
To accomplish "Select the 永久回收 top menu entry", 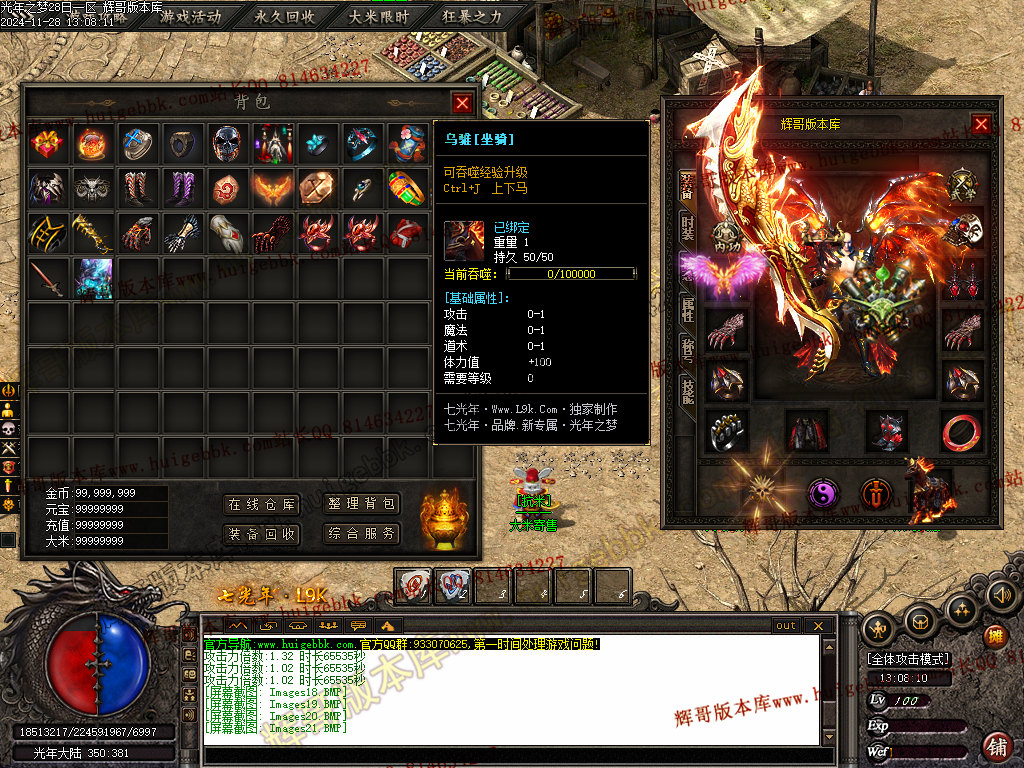I will click(285, 16).
